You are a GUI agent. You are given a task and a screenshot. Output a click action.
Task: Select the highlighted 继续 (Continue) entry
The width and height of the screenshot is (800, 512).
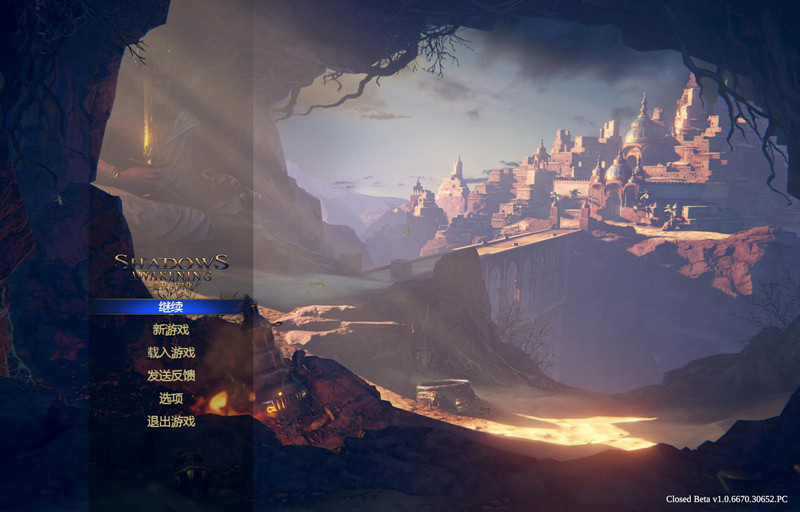tap(171, 306)
